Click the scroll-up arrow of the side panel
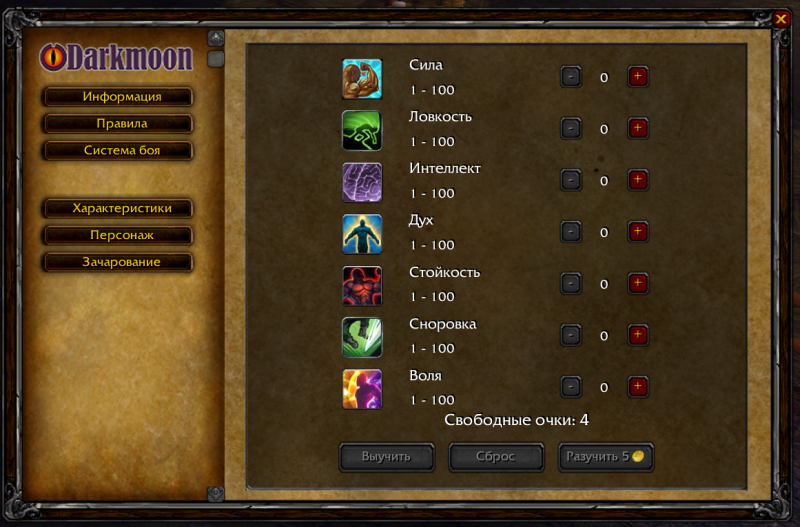This screenshot has height=527, width=800. coord(215,38)
